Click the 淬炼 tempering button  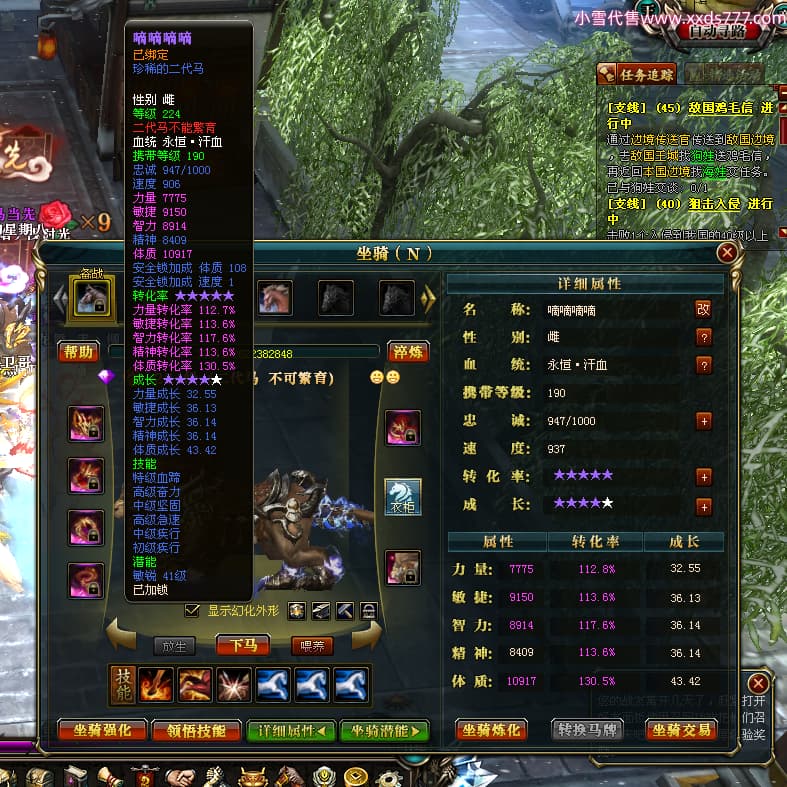coord(408,352)
